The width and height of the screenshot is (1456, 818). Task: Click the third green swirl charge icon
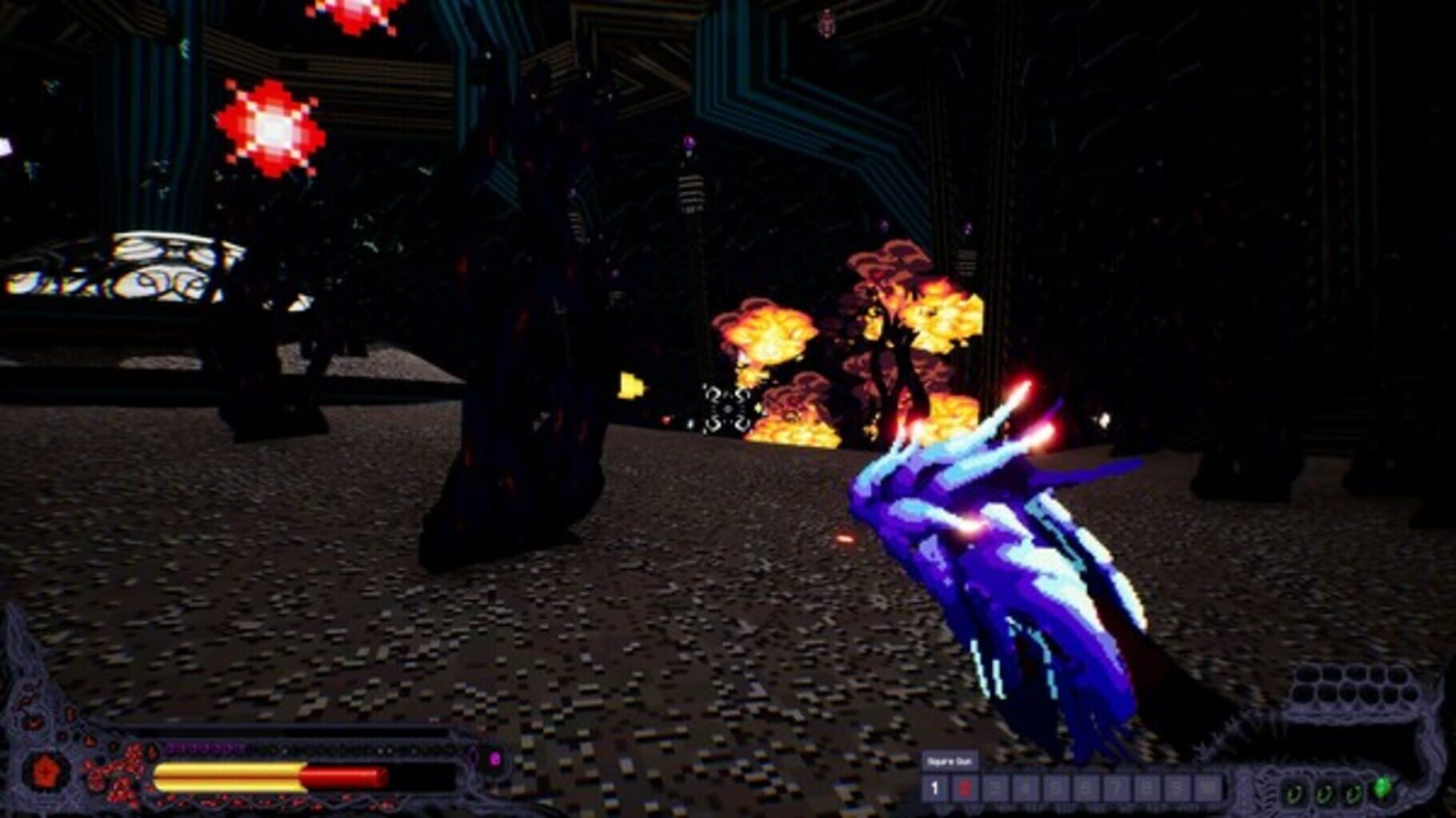click(x=1352, y=793)
